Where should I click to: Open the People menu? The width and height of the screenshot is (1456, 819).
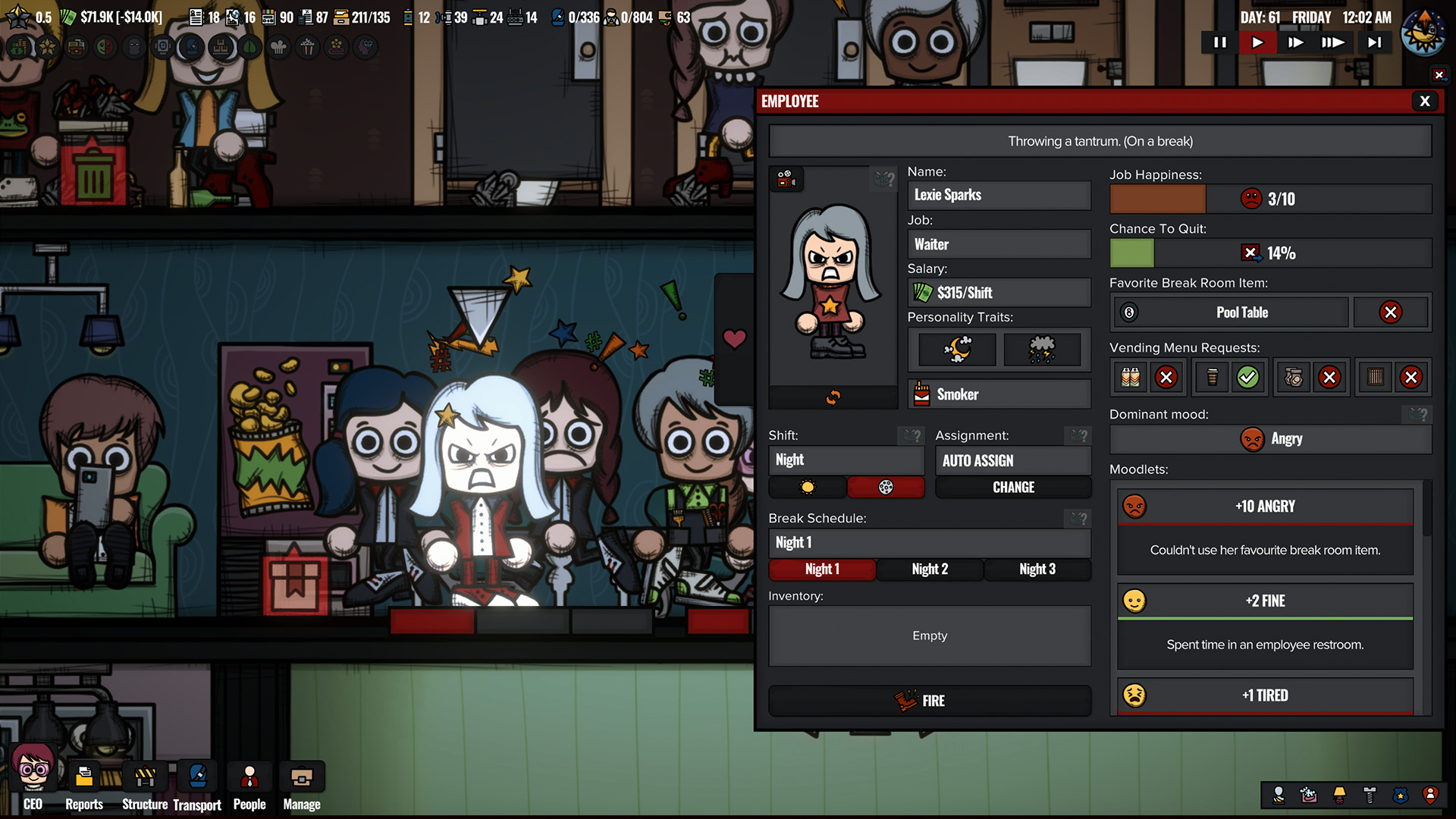tap(249, 786)
